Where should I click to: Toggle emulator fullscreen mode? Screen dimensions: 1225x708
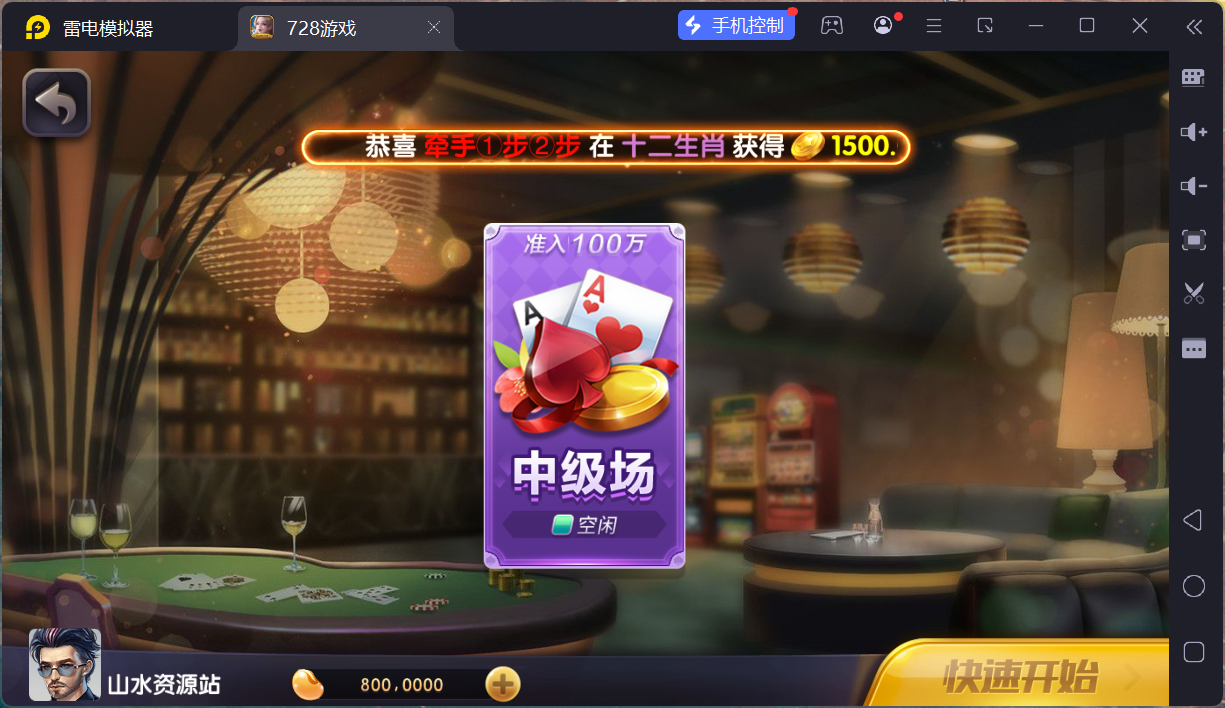1193,240
